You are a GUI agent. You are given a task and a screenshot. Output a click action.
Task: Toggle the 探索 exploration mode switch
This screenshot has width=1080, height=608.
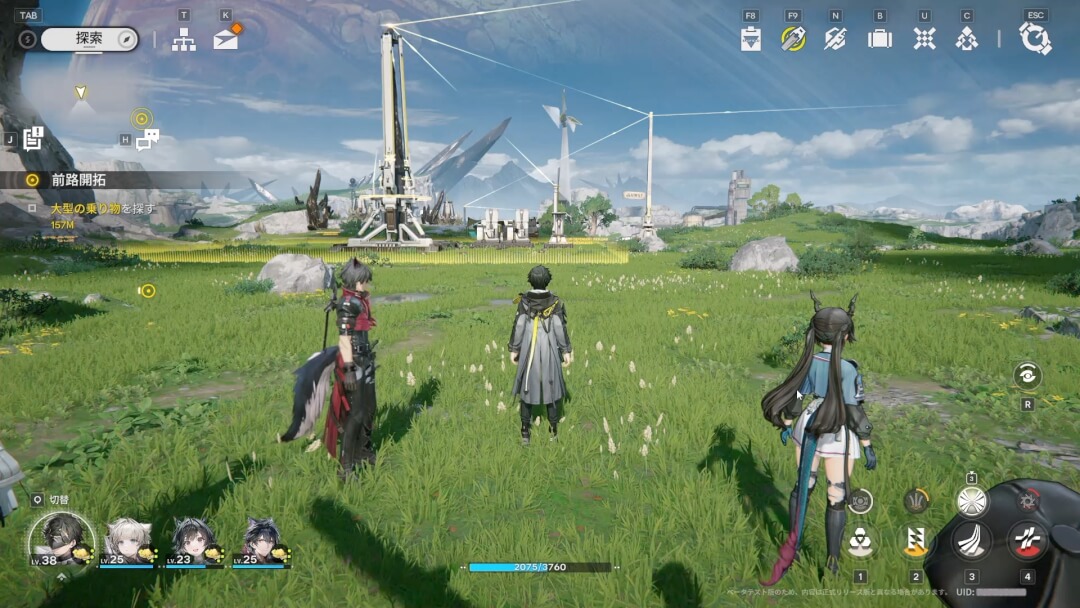89,39
